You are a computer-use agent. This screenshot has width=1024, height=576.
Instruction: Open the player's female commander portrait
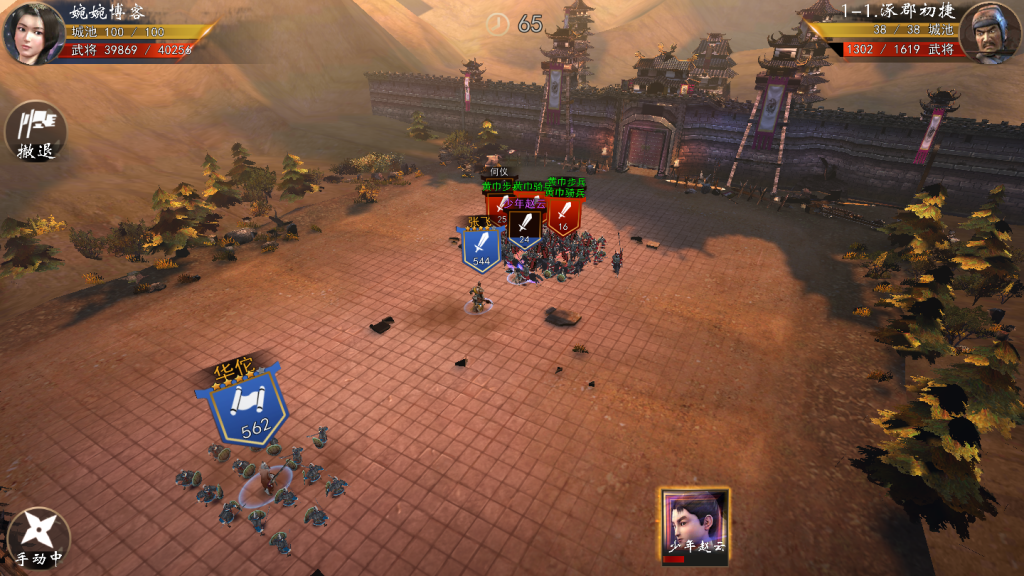(x=34, y=32)
